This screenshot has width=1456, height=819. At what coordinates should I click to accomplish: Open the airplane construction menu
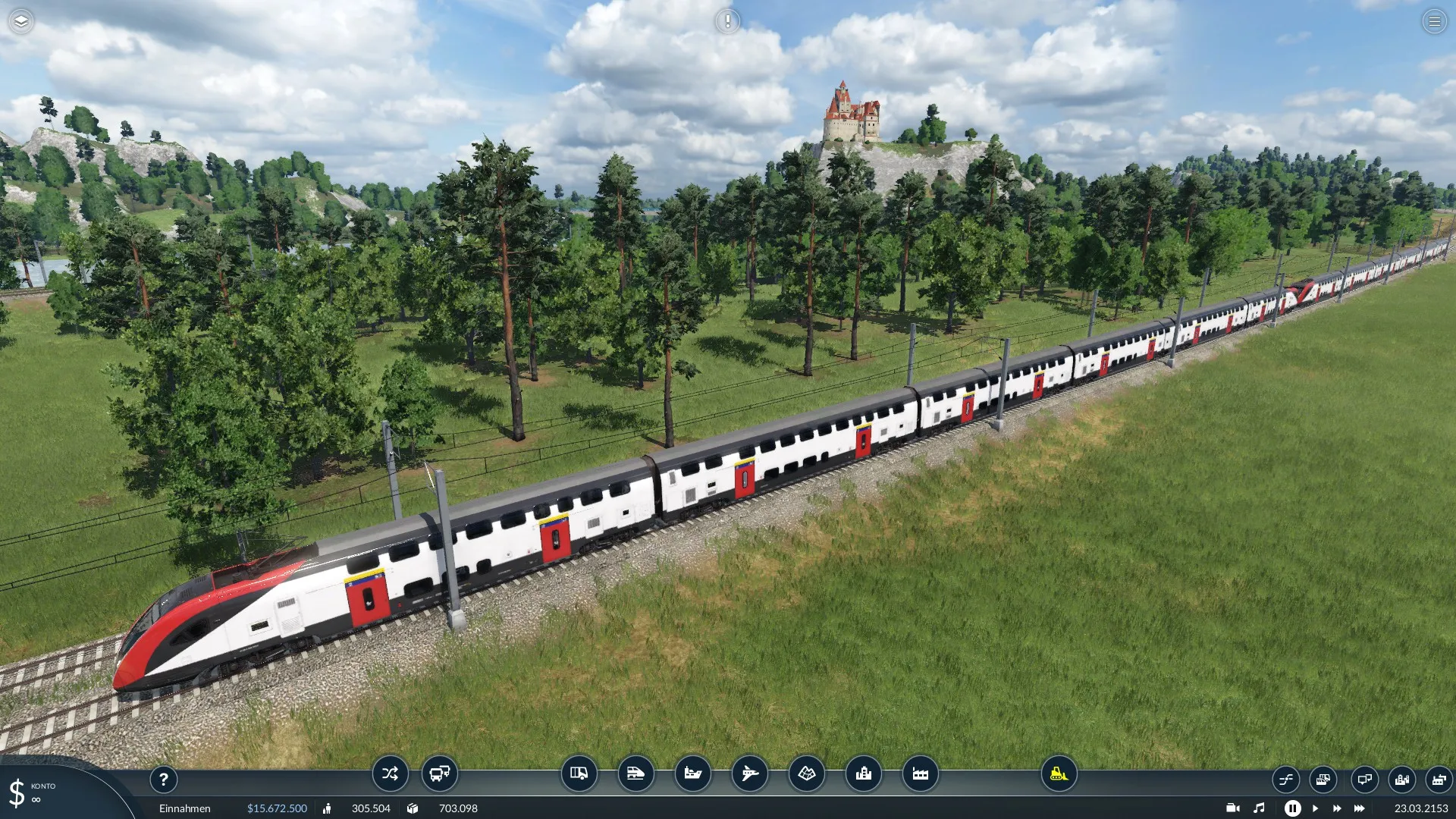[x=750, y=774]
